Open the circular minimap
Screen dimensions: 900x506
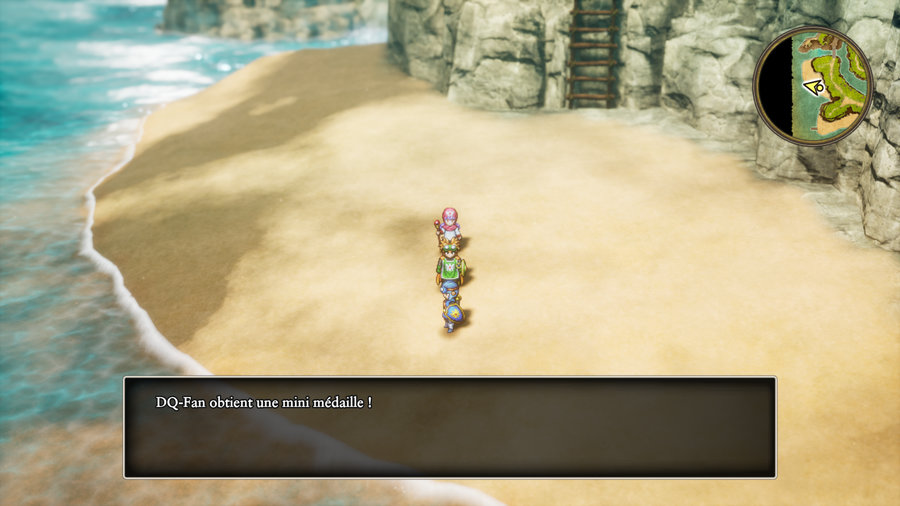click(x=812, y=86)
